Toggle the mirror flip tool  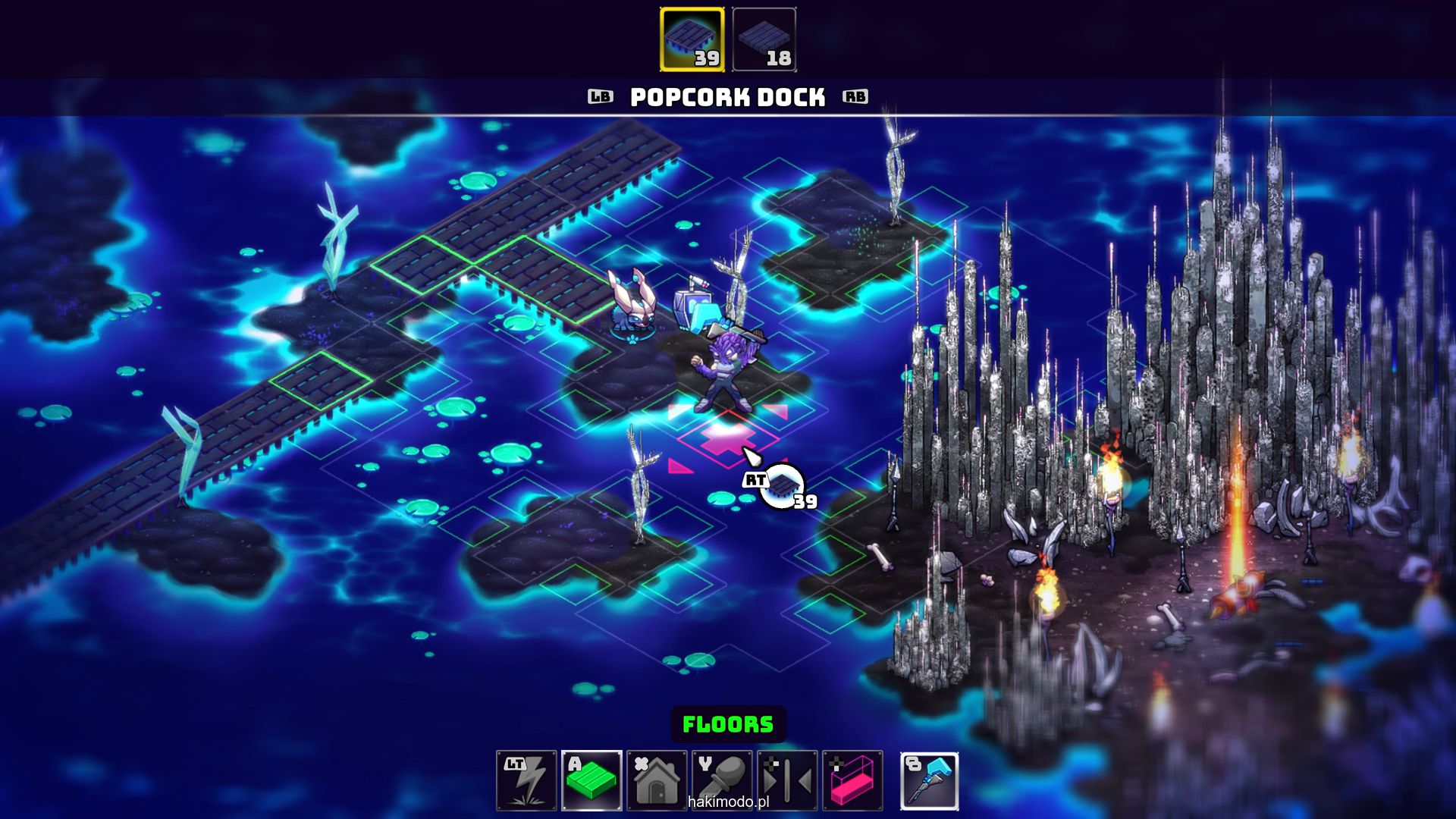point(787,780)
